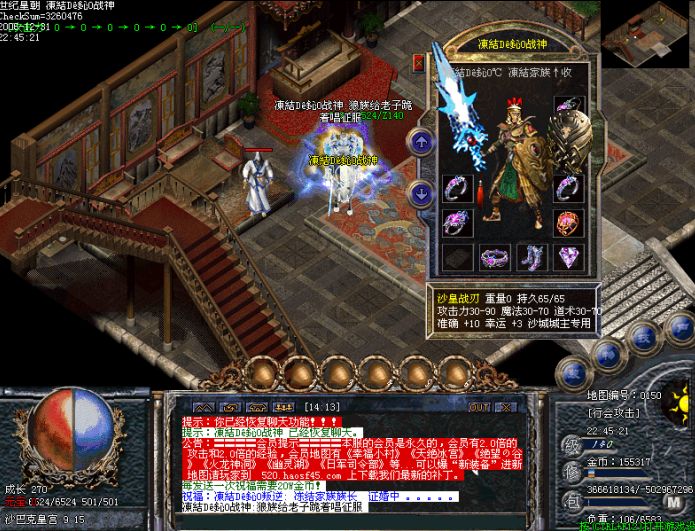This screenshot has width=695, height=531.
Task: Click the OUT button on chat bar
Action: 479,407
